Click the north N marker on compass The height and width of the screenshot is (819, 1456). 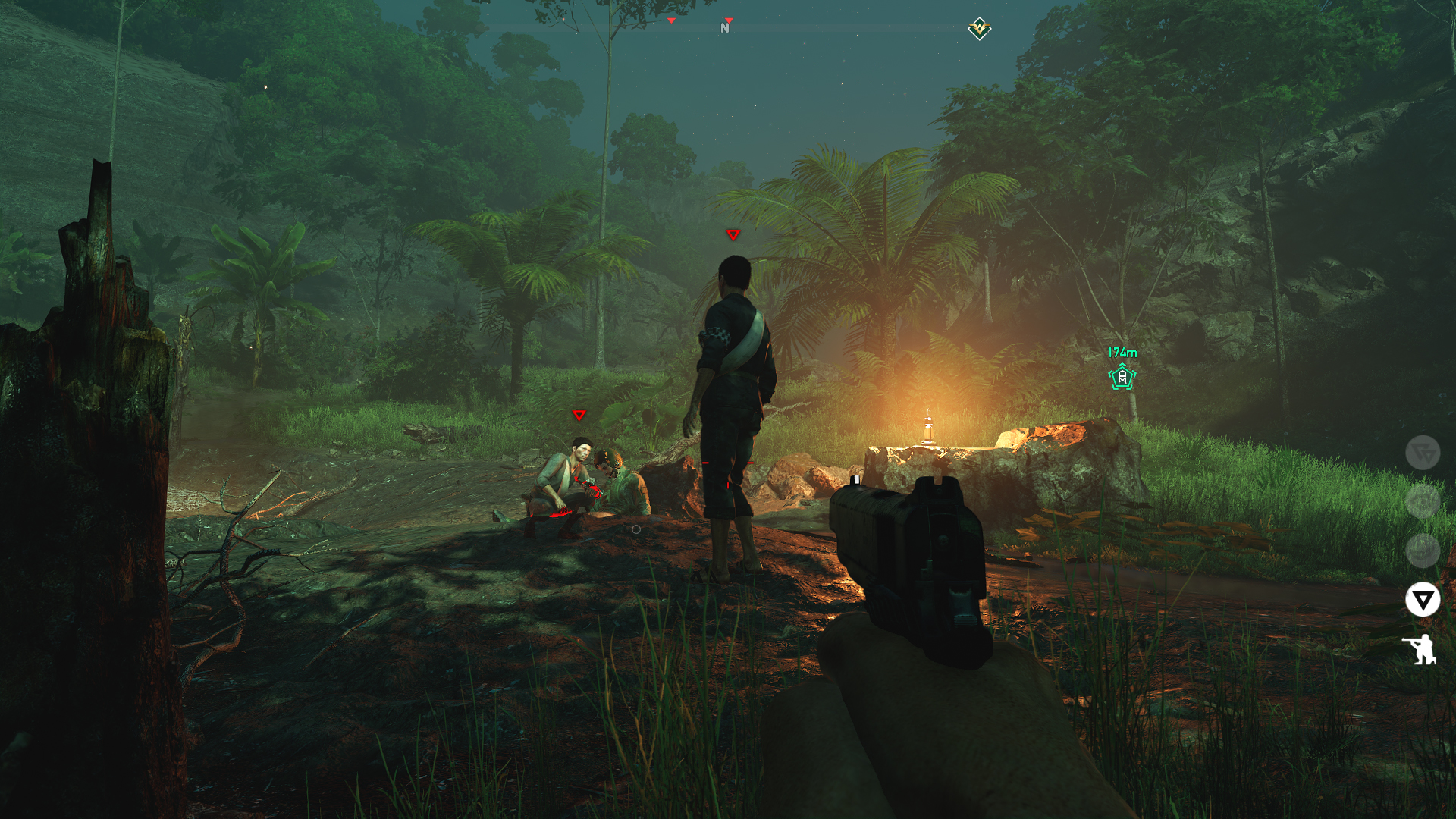pos(725,28)
